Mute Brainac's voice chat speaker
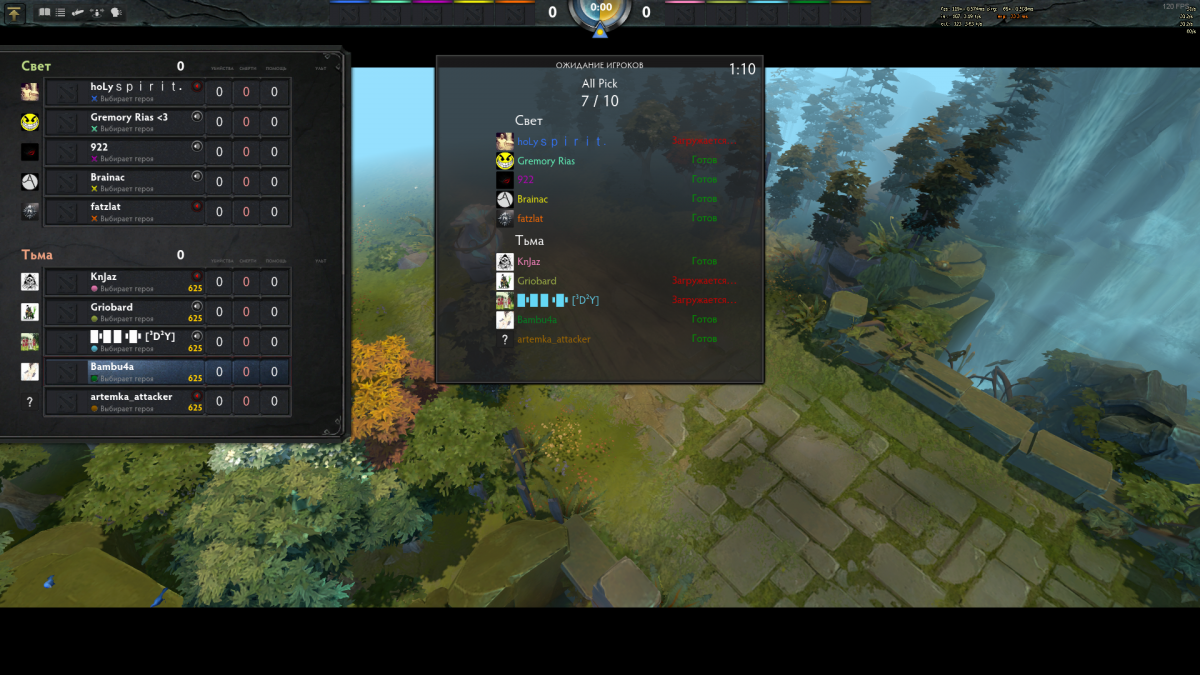1200x675 pixels. (197, 177)
